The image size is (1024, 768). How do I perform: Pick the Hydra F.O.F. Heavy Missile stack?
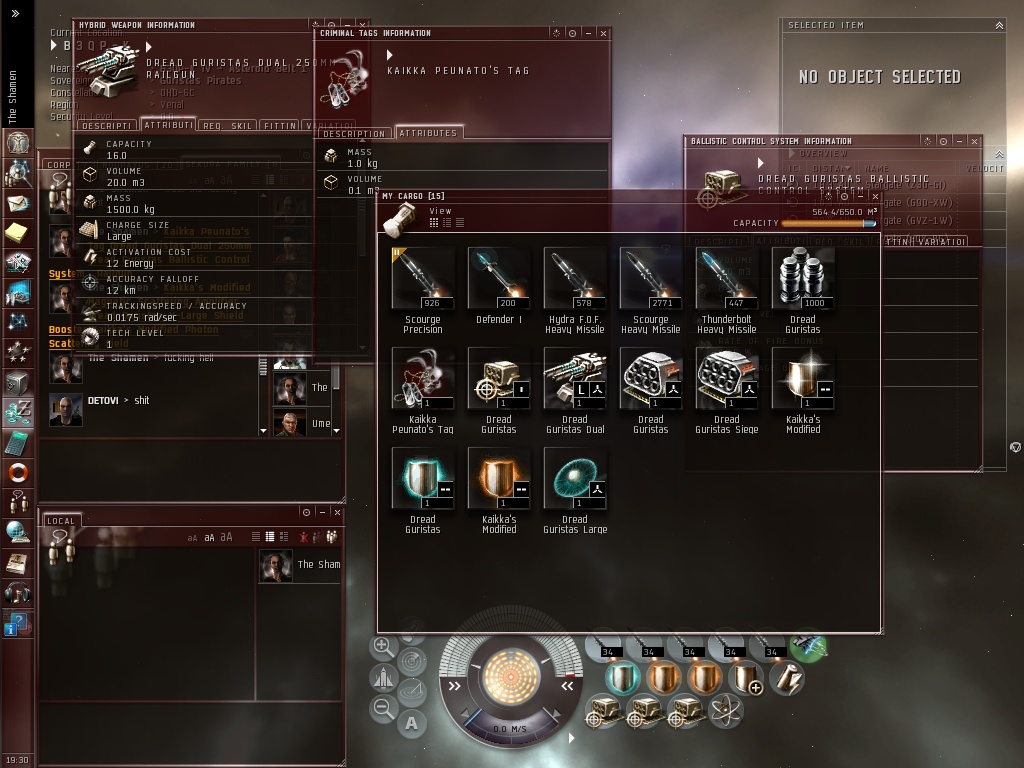(574, 279)
